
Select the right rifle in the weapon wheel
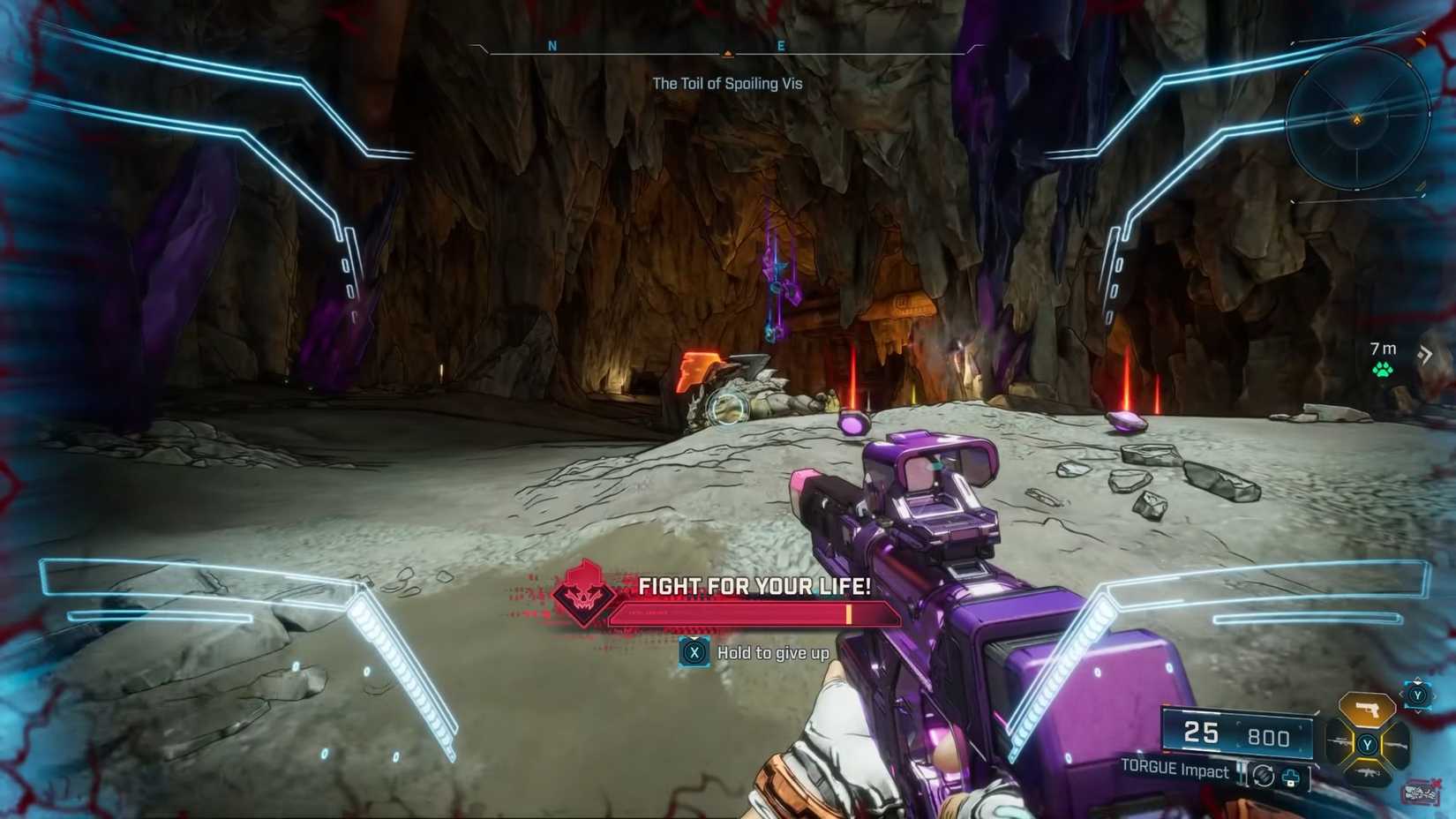pos(1398,746)
